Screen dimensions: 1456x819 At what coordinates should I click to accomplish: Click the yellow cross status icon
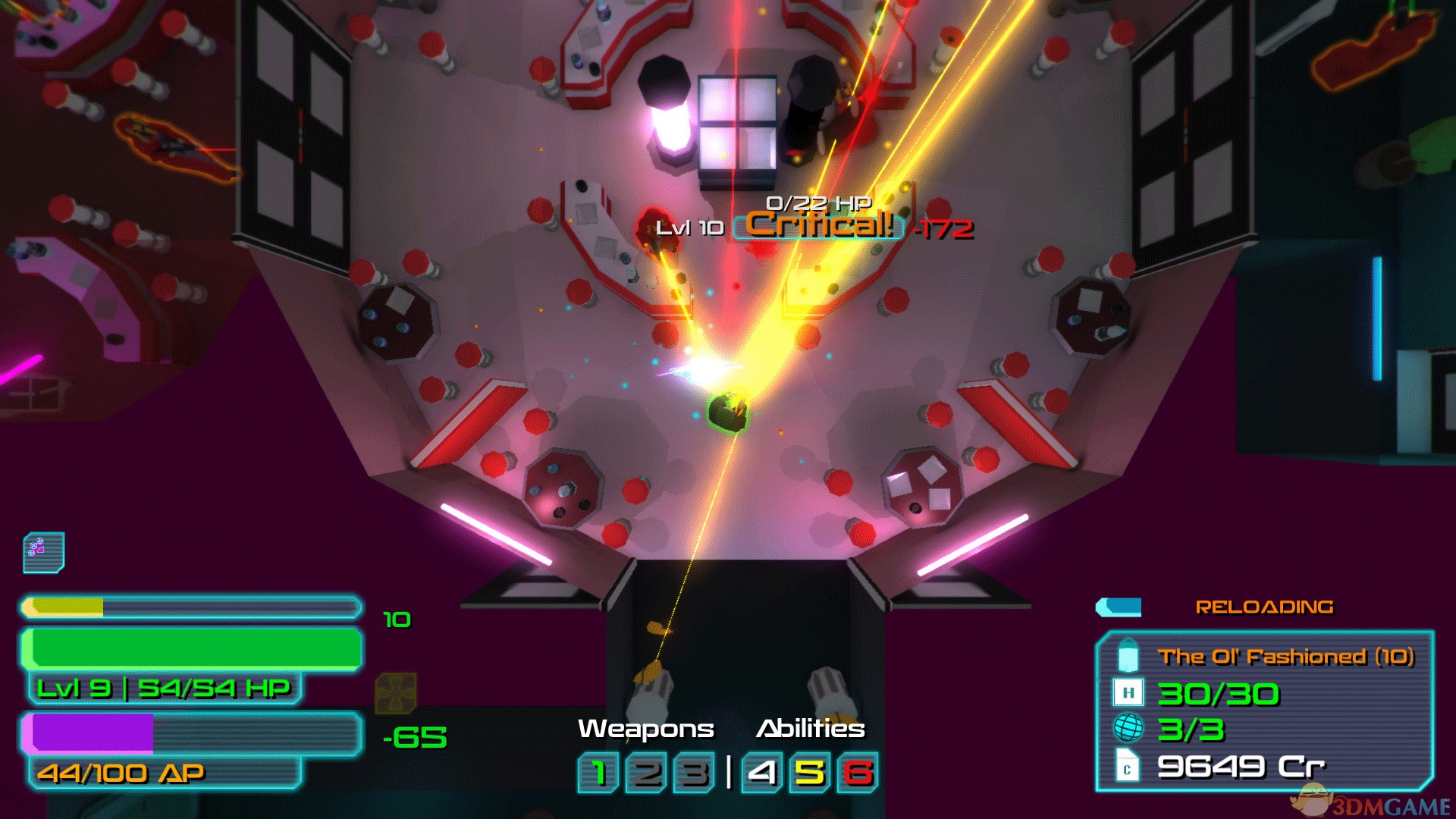tap(396, 693)
